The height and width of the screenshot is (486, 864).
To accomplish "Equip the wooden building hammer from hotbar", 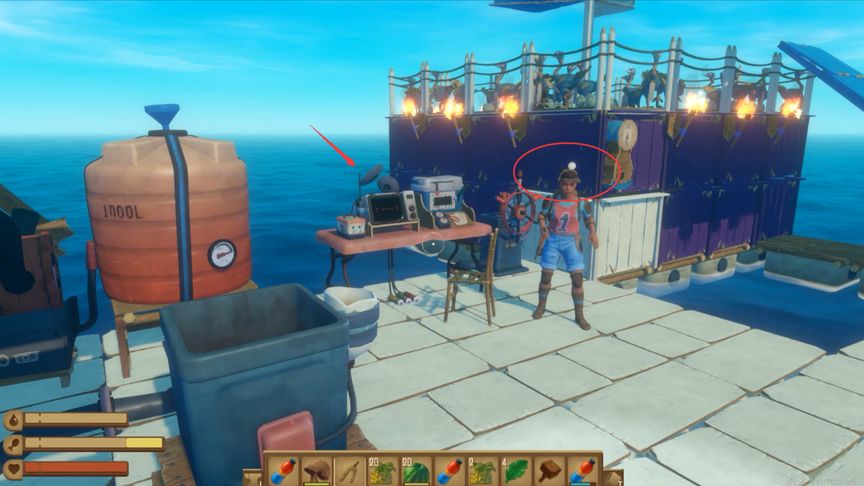I will (550, 470).
